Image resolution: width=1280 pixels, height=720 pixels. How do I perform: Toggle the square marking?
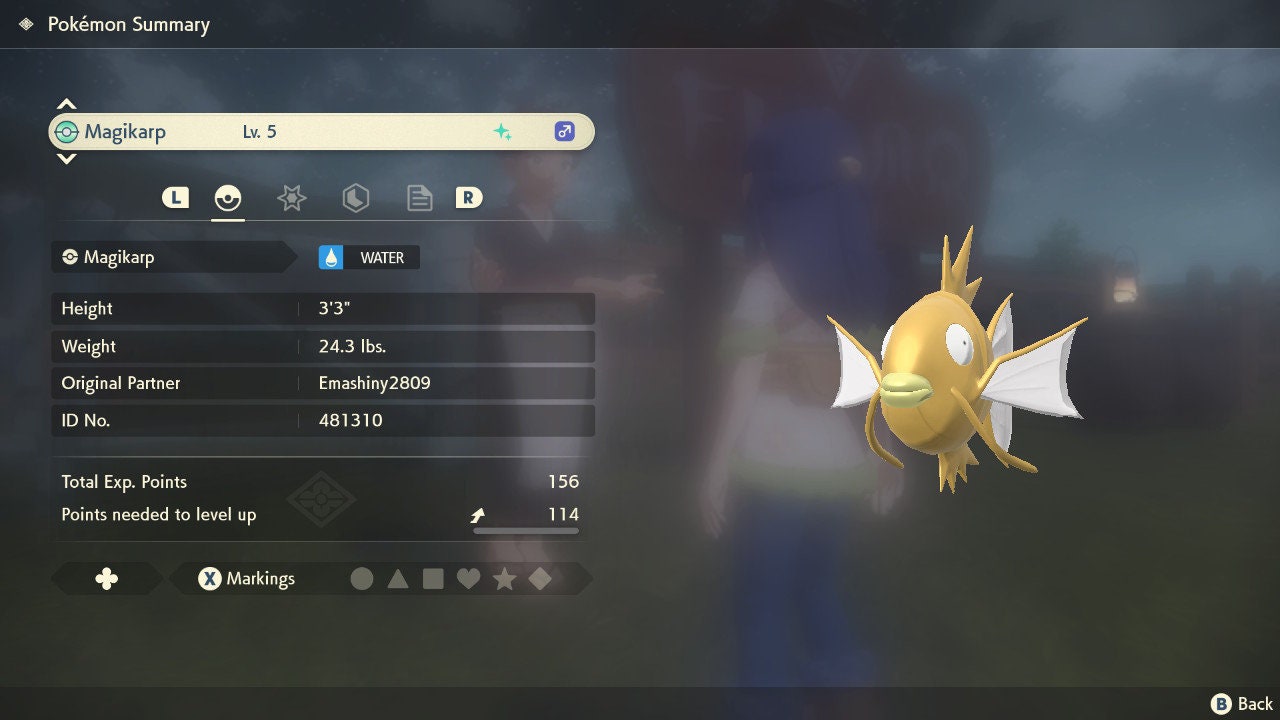click(433, 579)
